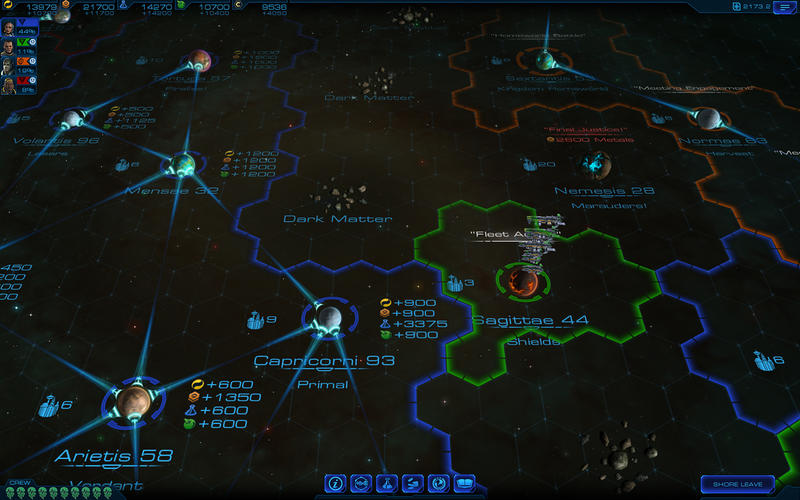Select the planet Arietis 58

point(132,403)
